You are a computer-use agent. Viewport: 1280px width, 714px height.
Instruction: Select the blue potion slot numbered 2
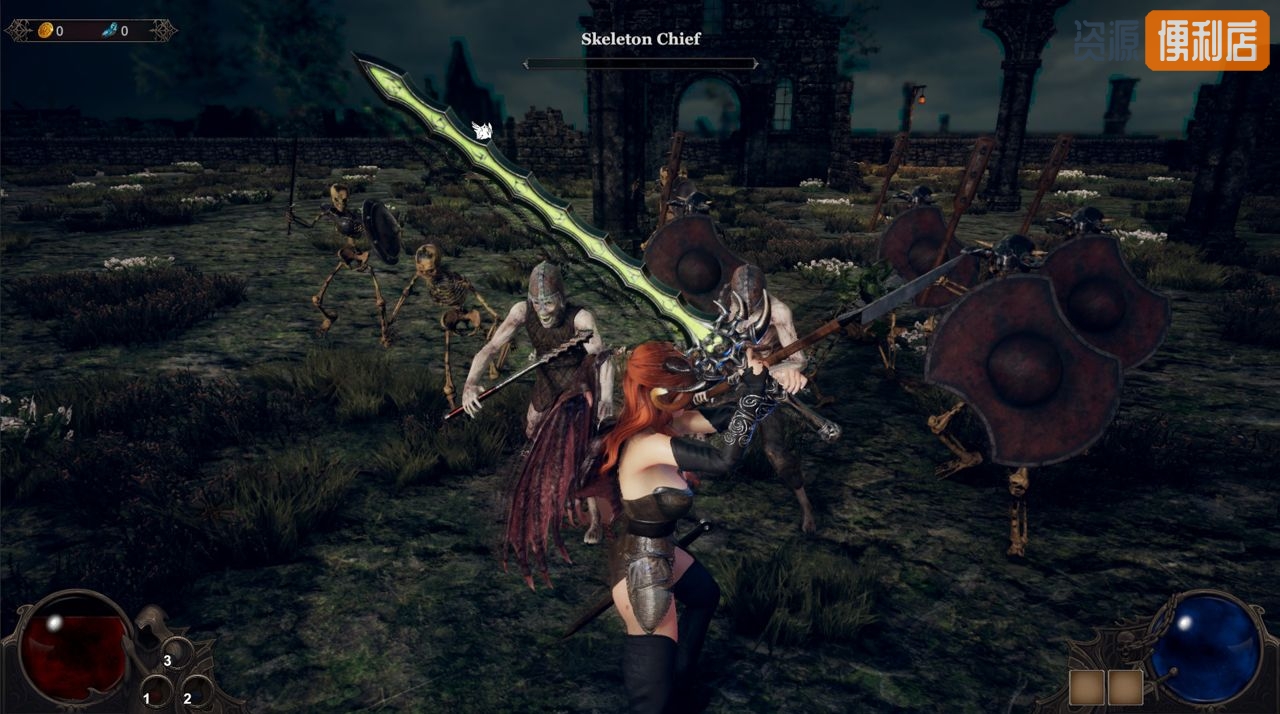click(x=196, y=691)
